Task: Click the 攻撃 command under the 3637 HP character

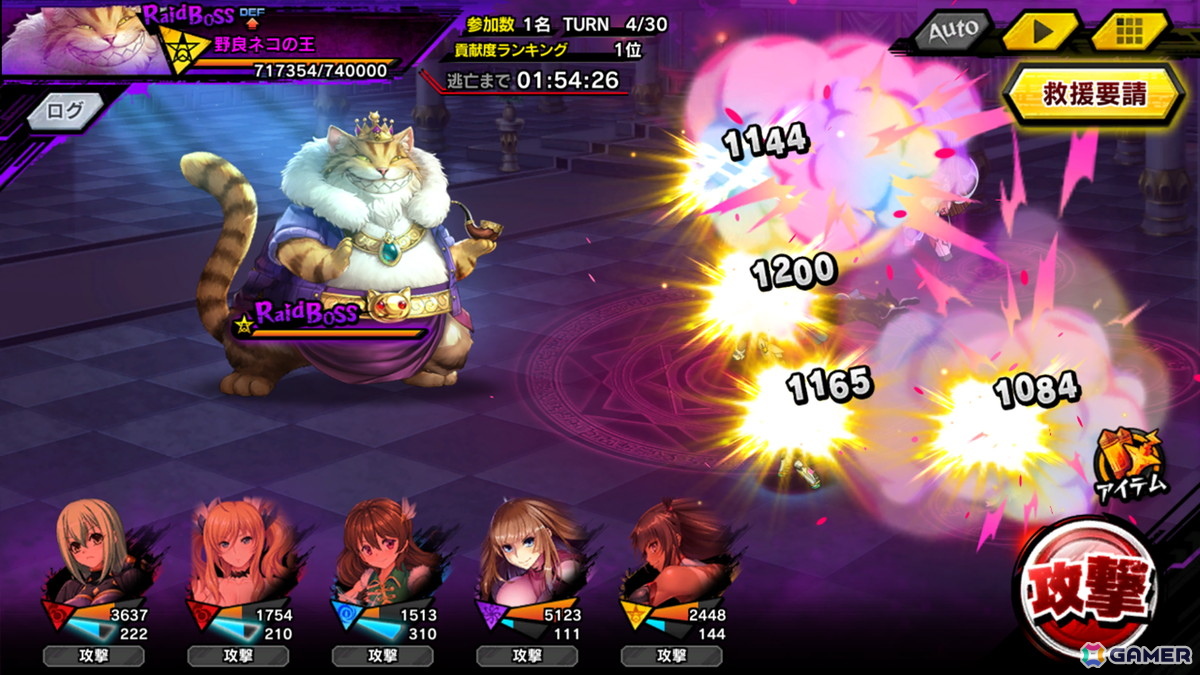Action: tap(93, 656)
